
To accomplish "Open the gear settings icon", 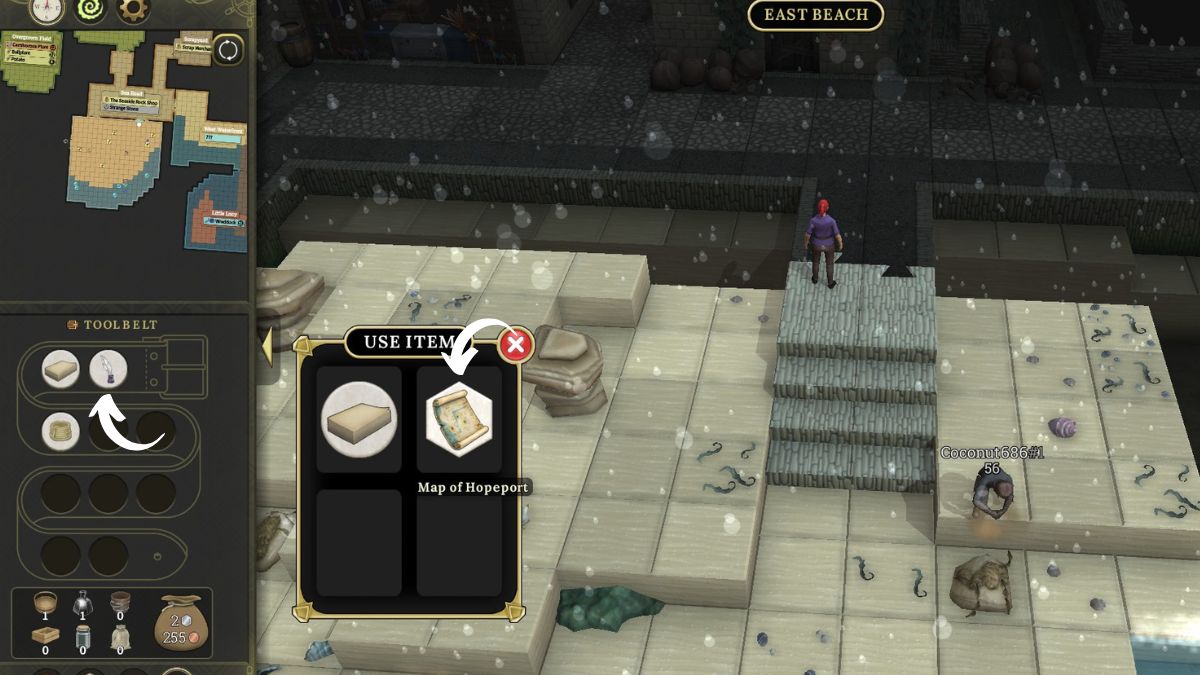I will tap(133, 11).
